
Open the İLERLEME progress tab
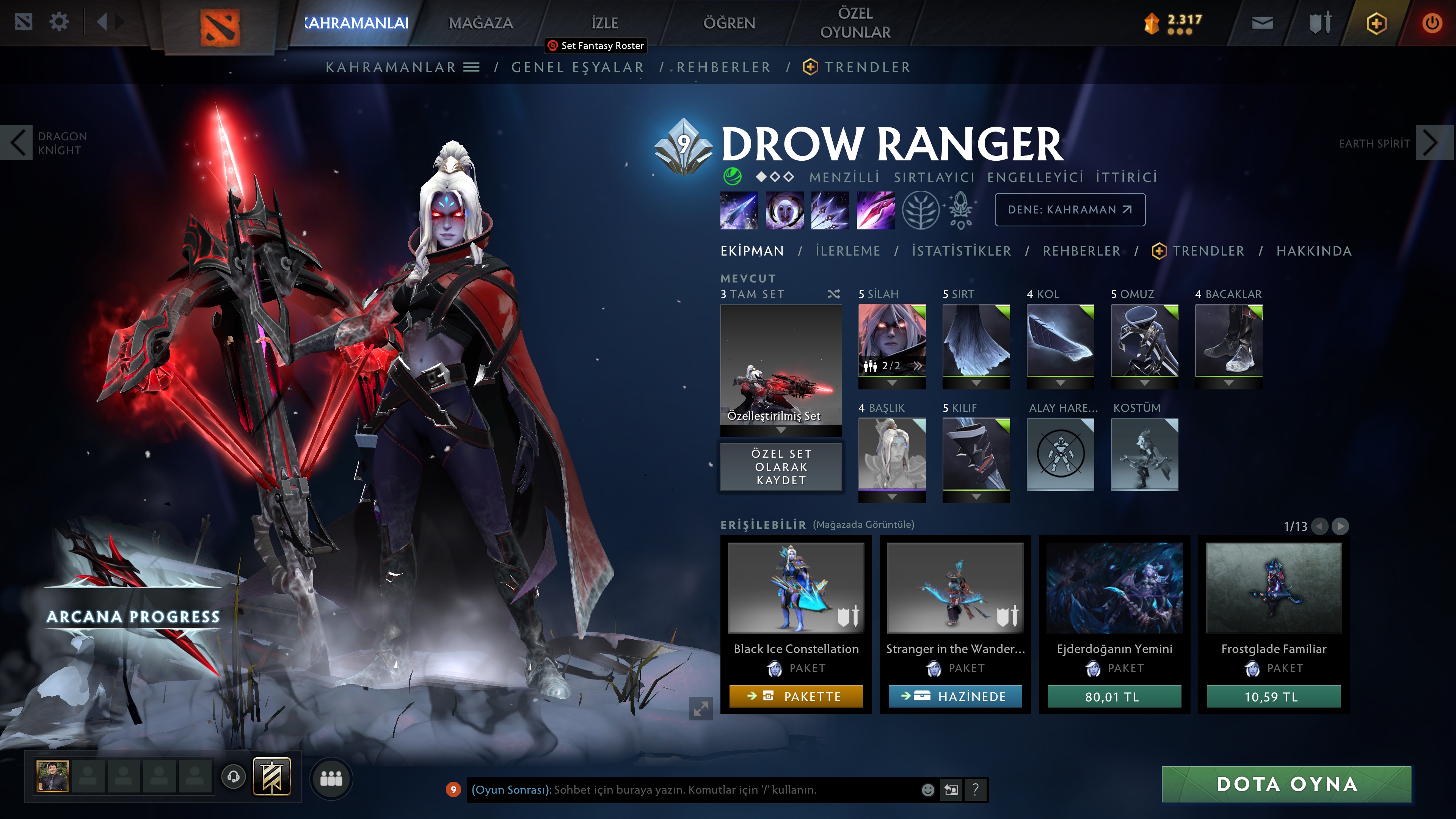pyautogui.click(x=847, y=251)
